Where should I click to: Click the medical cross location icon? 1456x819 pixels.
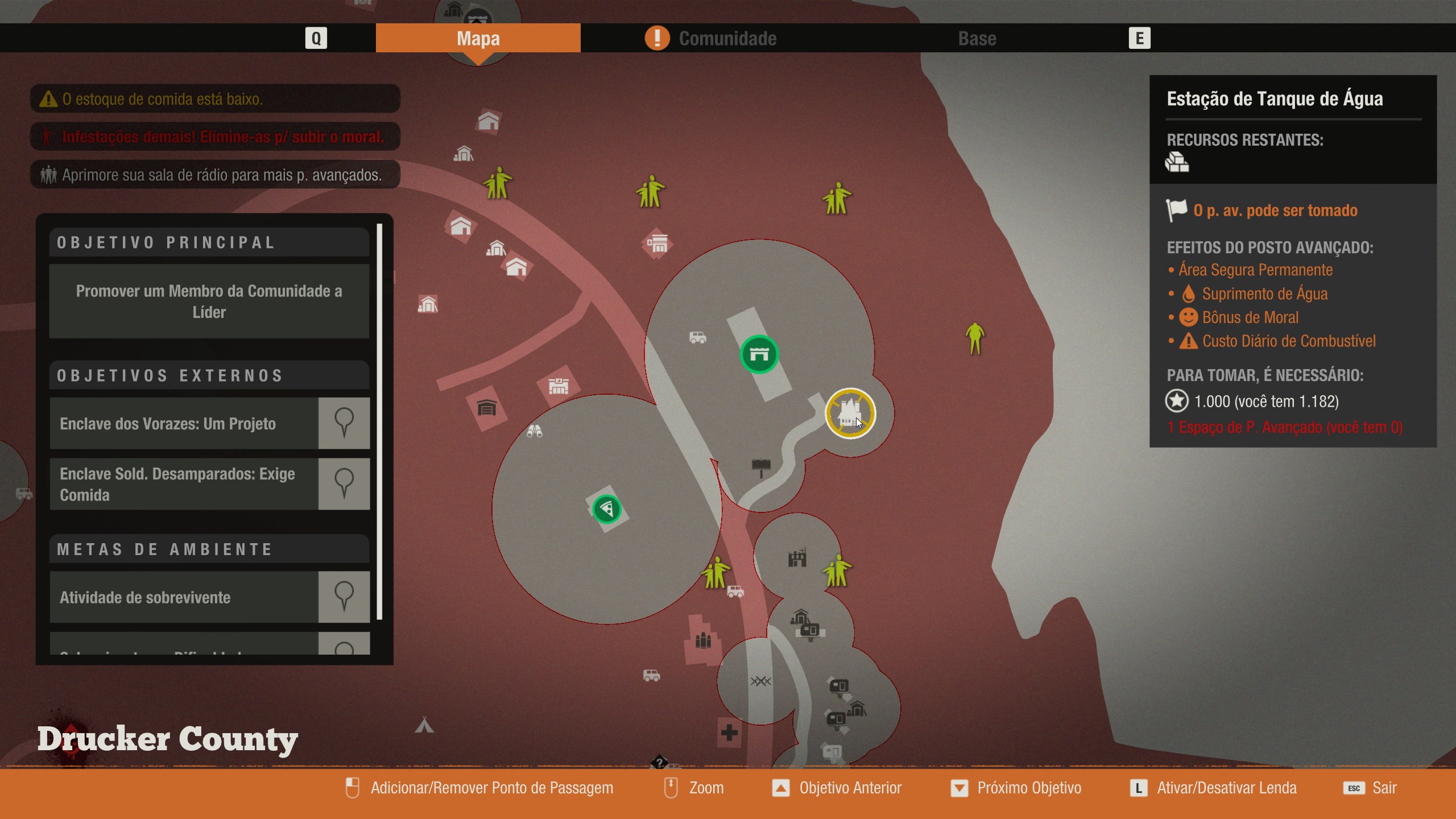[x=730, y=734]
